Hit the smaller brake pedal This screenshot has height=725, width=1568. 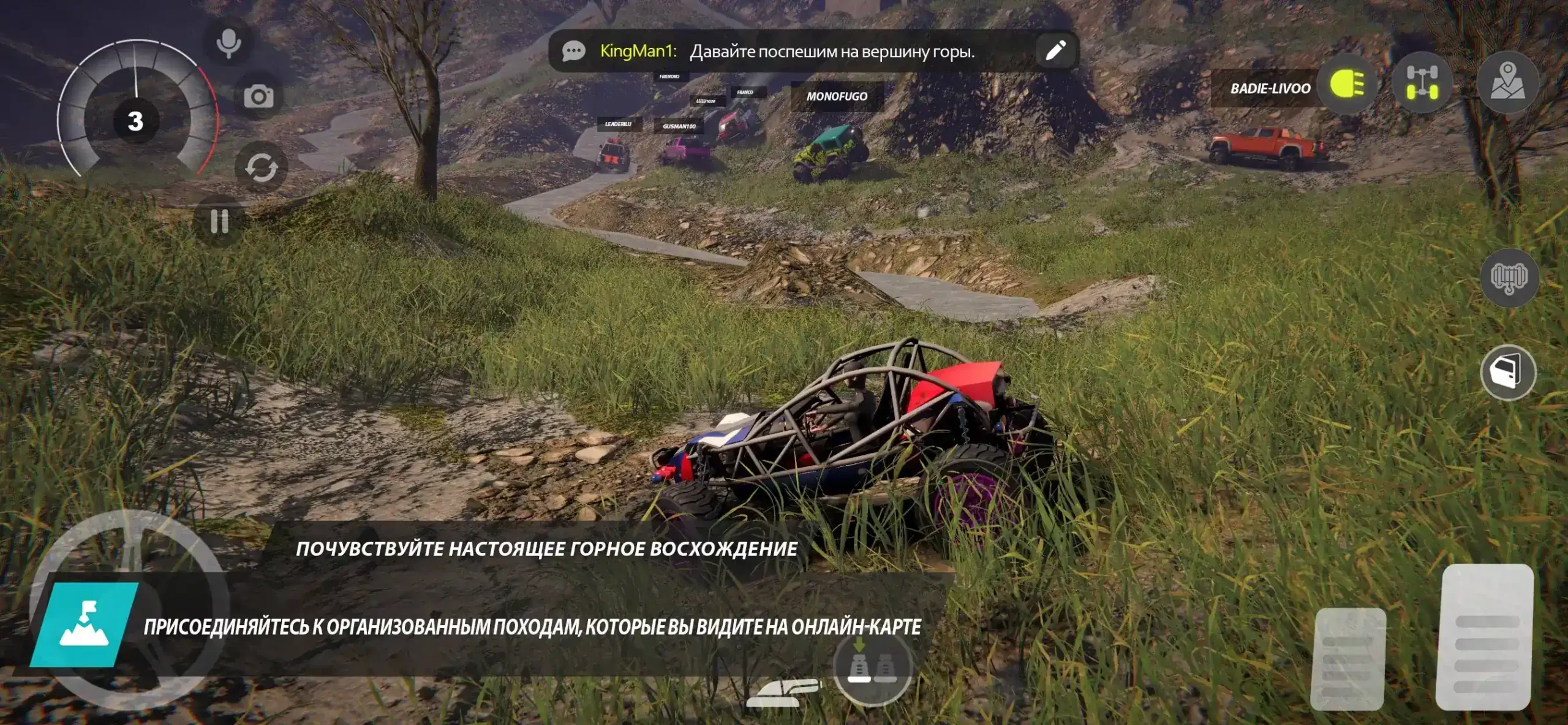(1347, 659)
